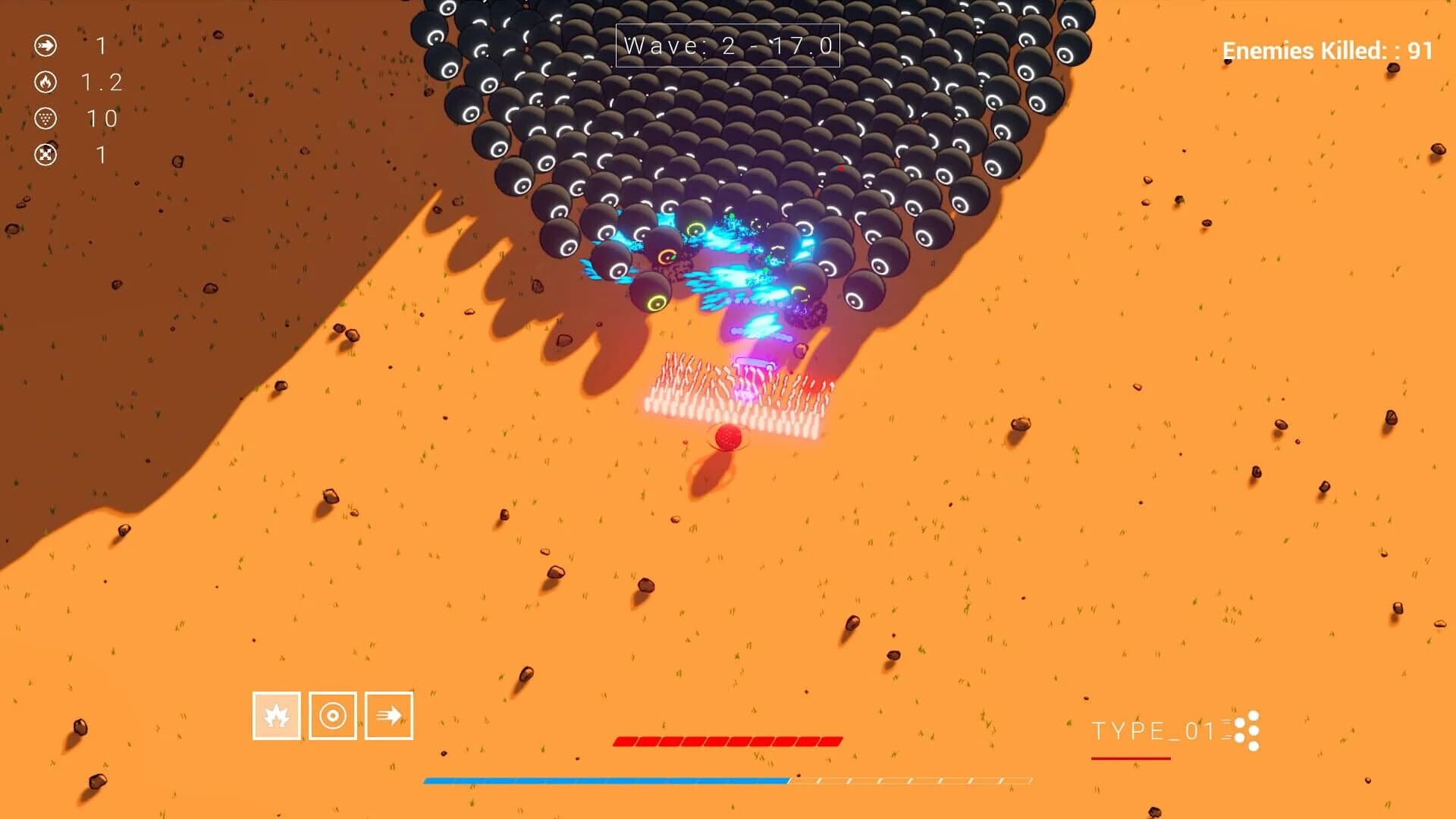This screenshot has height=819, width=1456.
Task: Enable the circular target weapon slot
Action: 332,717
